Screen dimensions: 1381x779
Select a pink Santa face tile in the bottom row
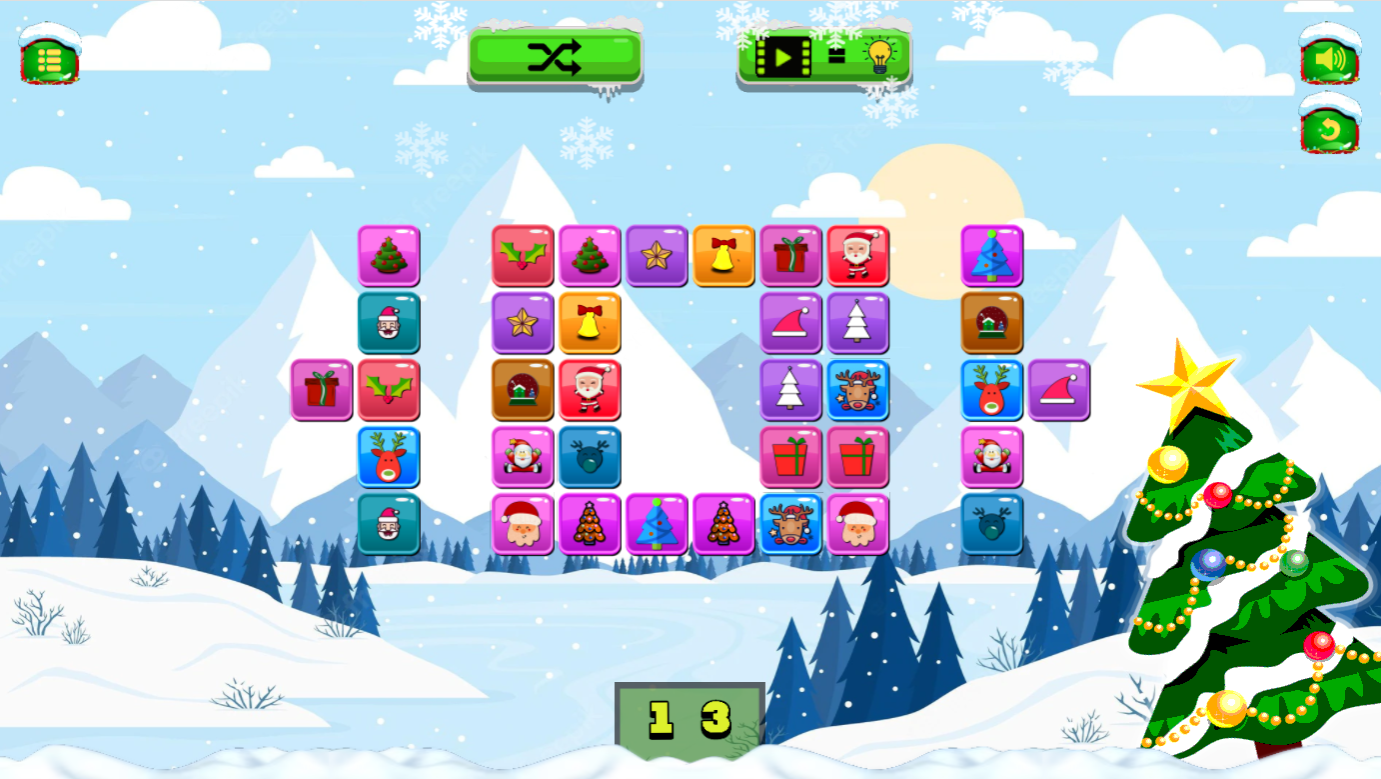(x=522, y=523)
